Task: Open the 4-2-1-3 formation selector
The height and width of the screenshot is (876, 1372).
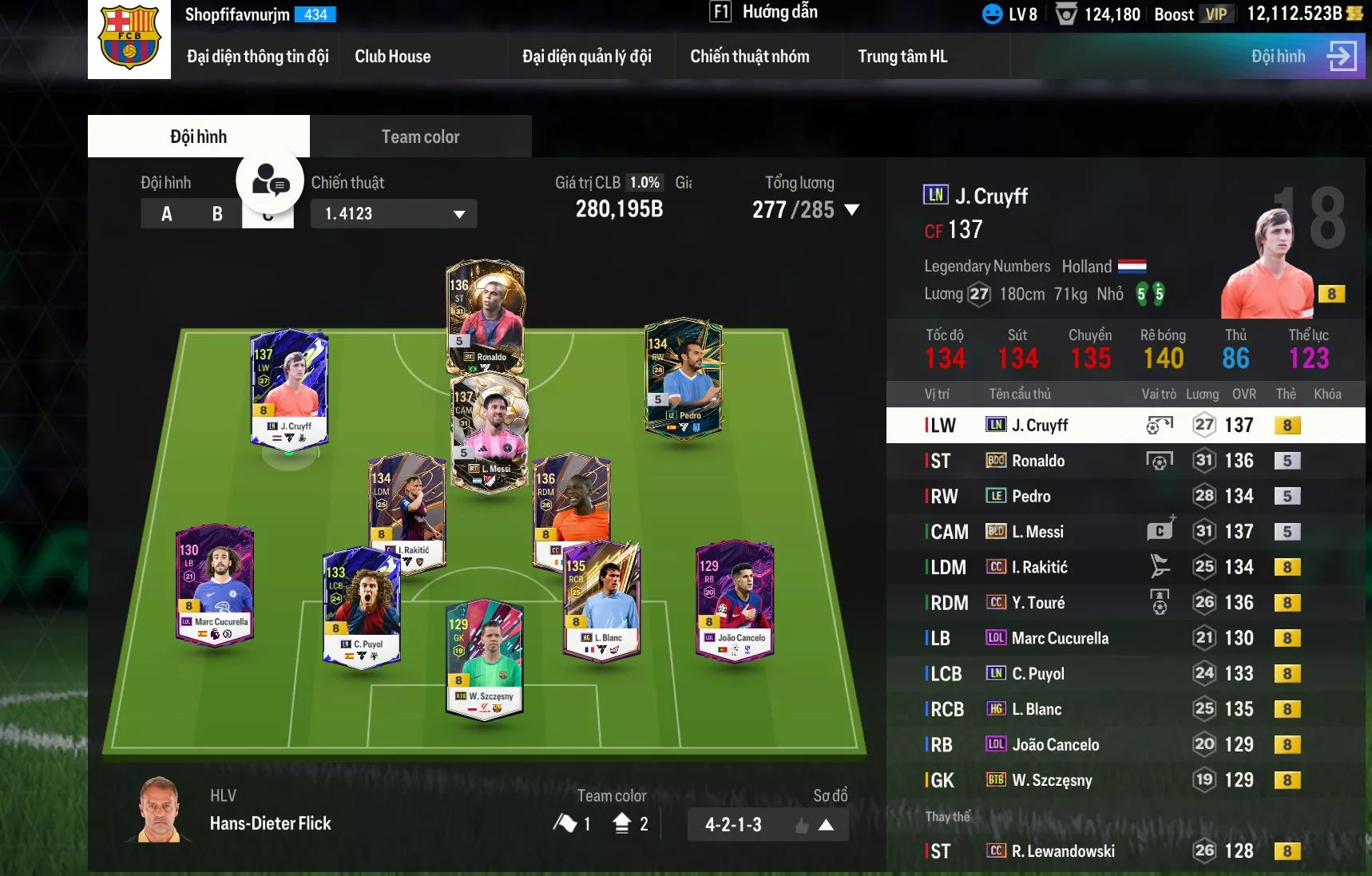Action: click(767, 825)
